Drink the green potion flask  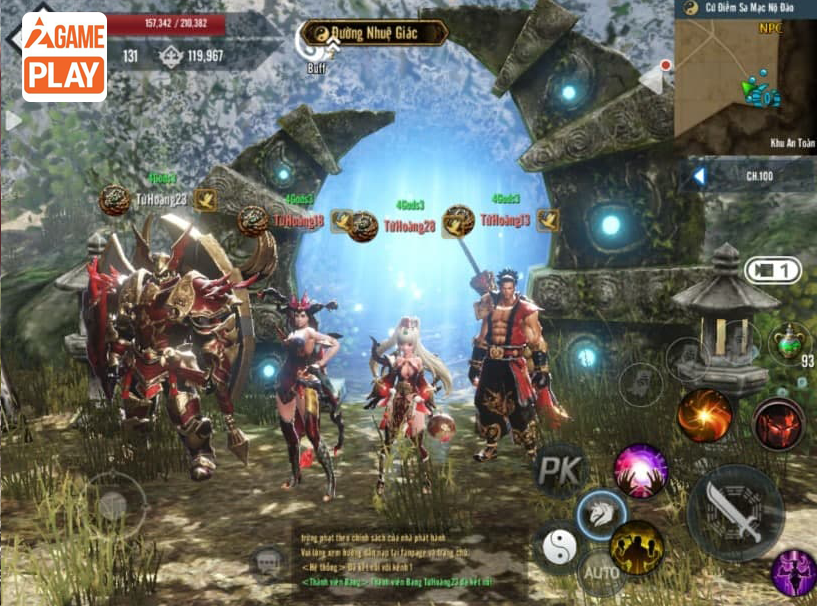(789, 342)
